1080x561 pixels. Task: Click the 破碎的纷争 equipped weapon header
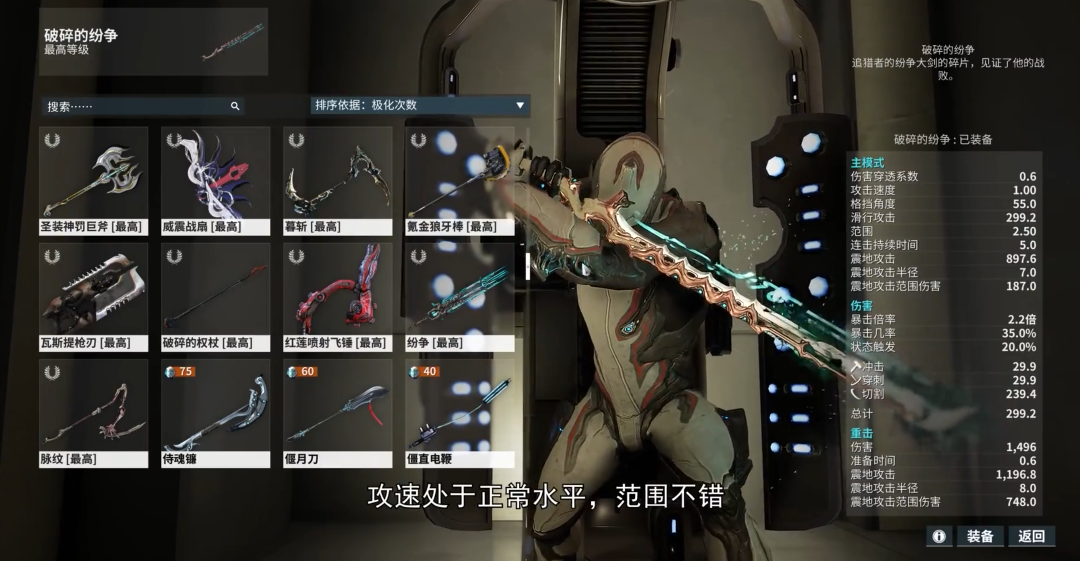155,42
